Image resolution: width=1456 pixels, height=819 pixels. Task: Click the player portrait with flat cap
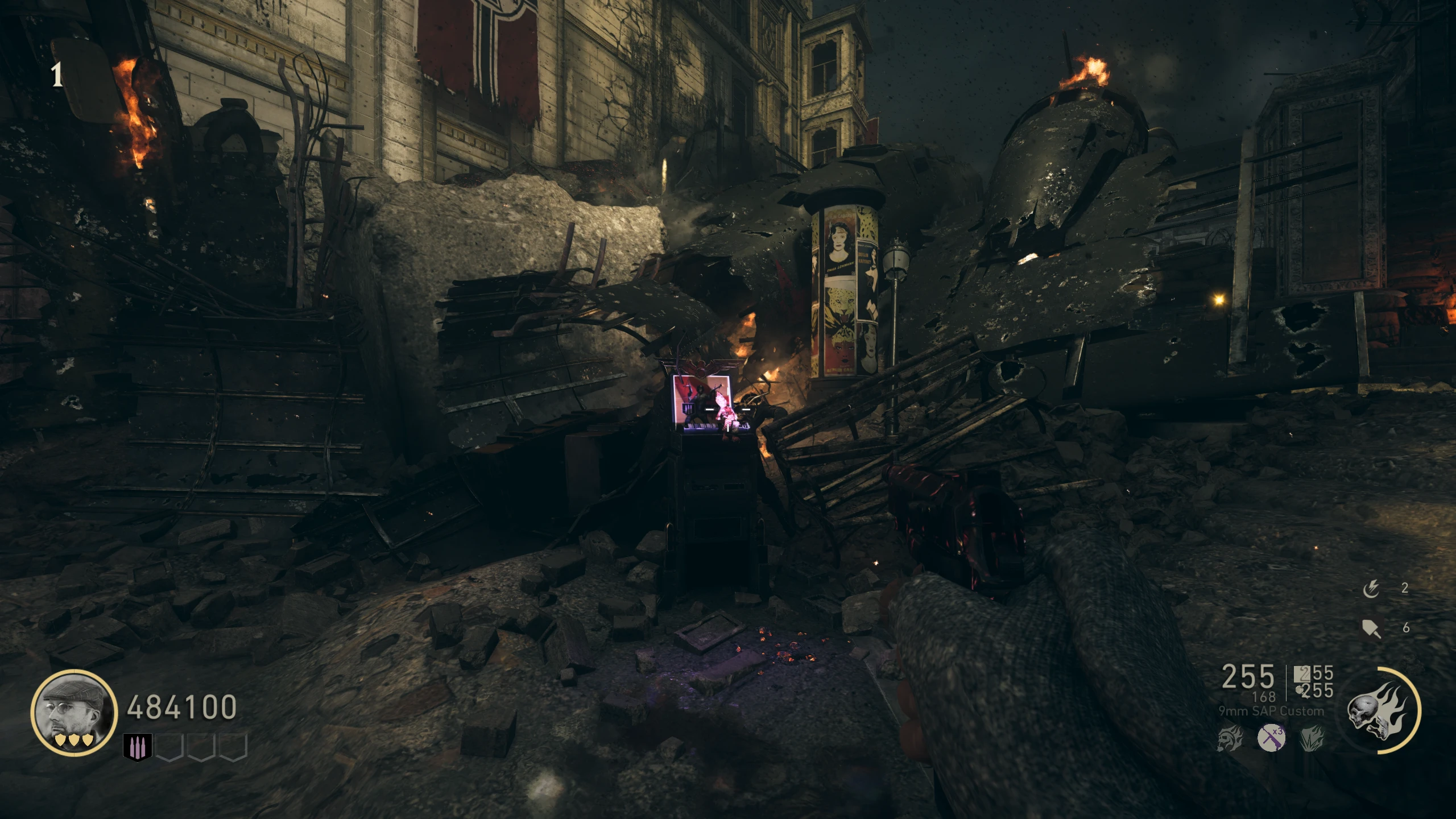(x=74, y=713)
